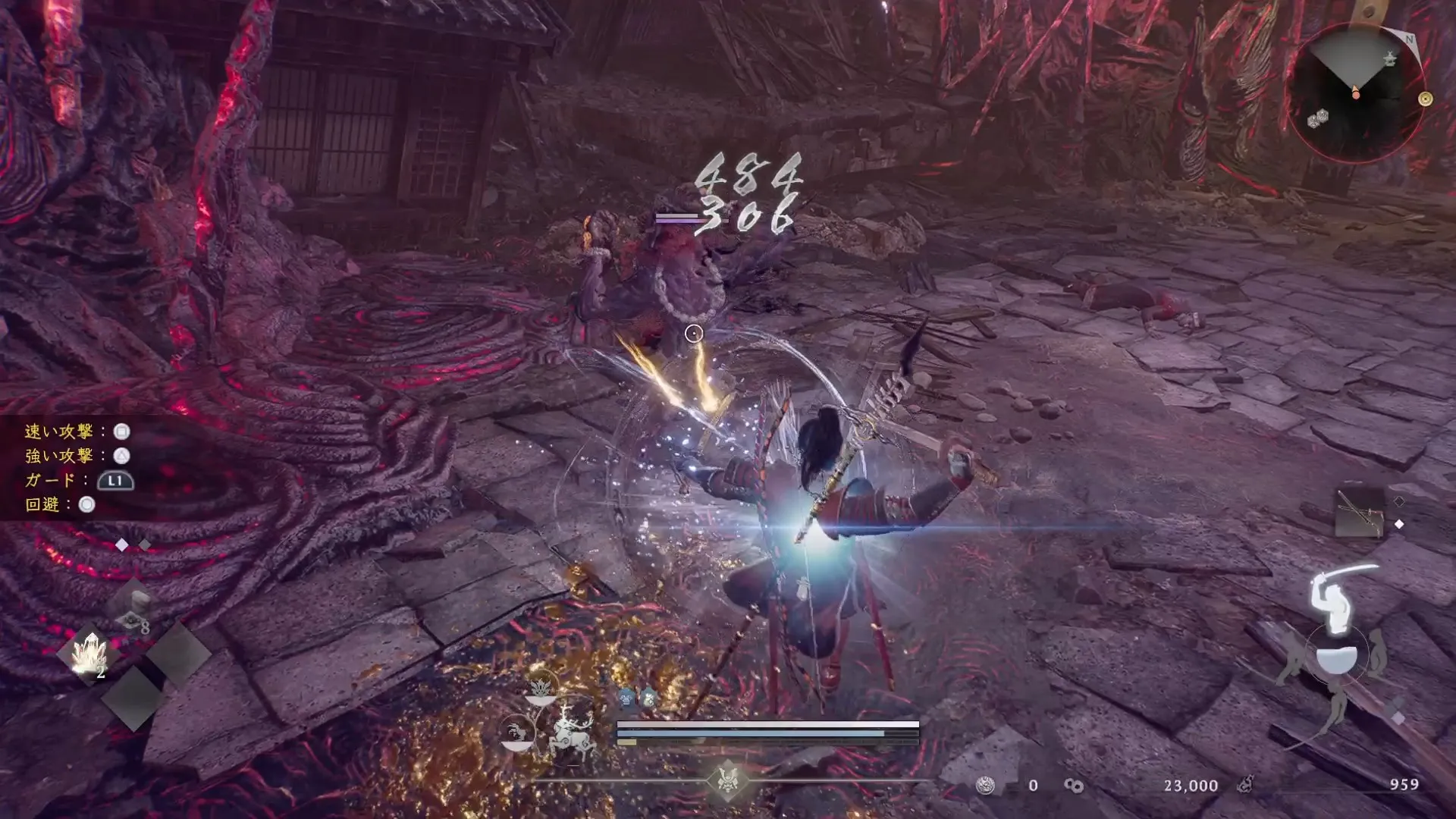
Task: Select the equipped katana weapon slot
Action: 1358,510
